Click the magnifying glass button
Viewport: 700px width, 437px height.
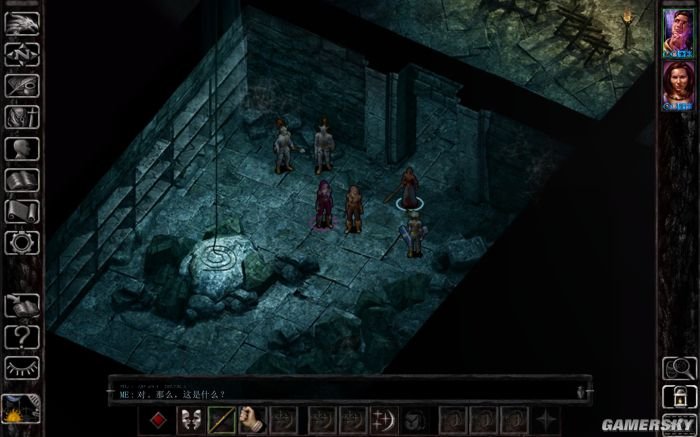(x=677, y=367)
